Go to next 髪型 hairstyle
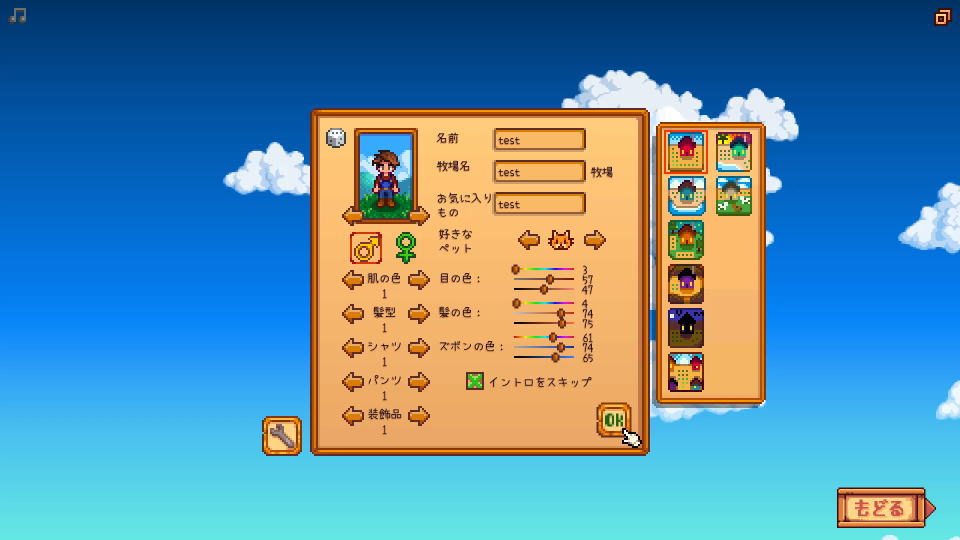Image resolution: width=960 pixels, height=540 pixels. 419,314
